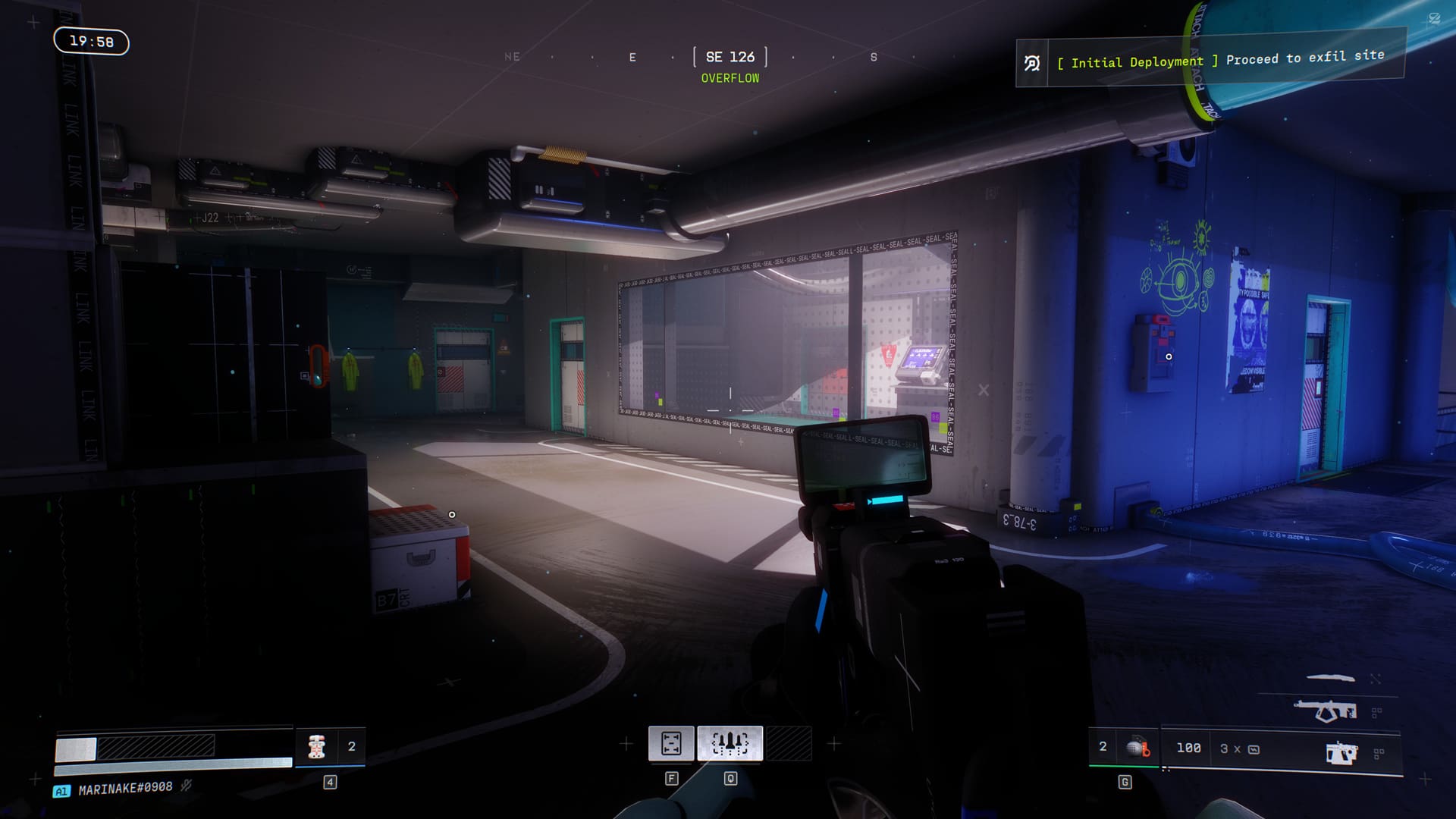The height and width of the screenshot is (819, 1456).
Task: Select the grenade slot
Action: point(1137,748)
